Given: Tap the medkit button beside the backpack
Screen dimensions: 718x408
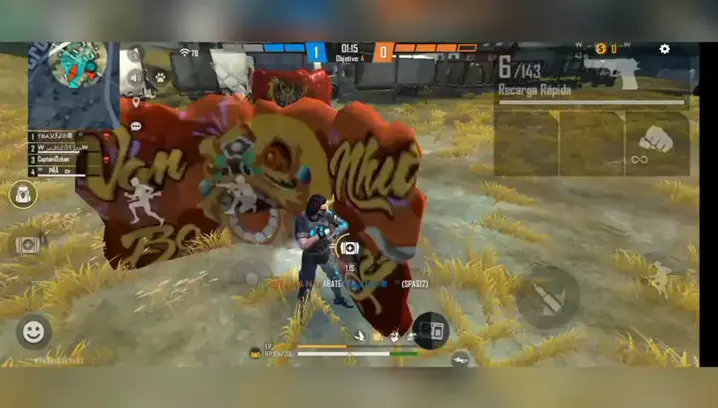Looking at the screenshot, I should pyautogui.click(x=27, y=244).
